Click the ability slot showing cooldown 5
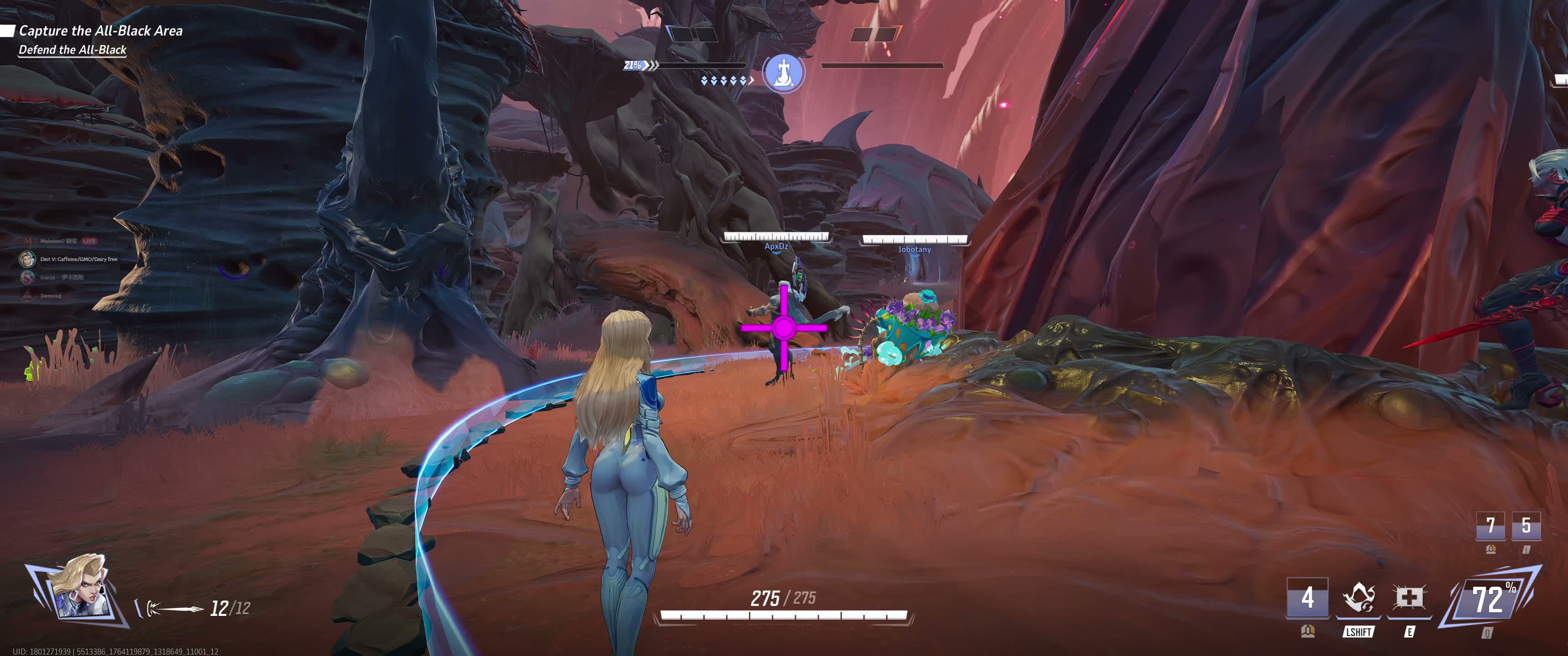The width and height of the screenshot is (1568, 656). [x=1526, y=525]
